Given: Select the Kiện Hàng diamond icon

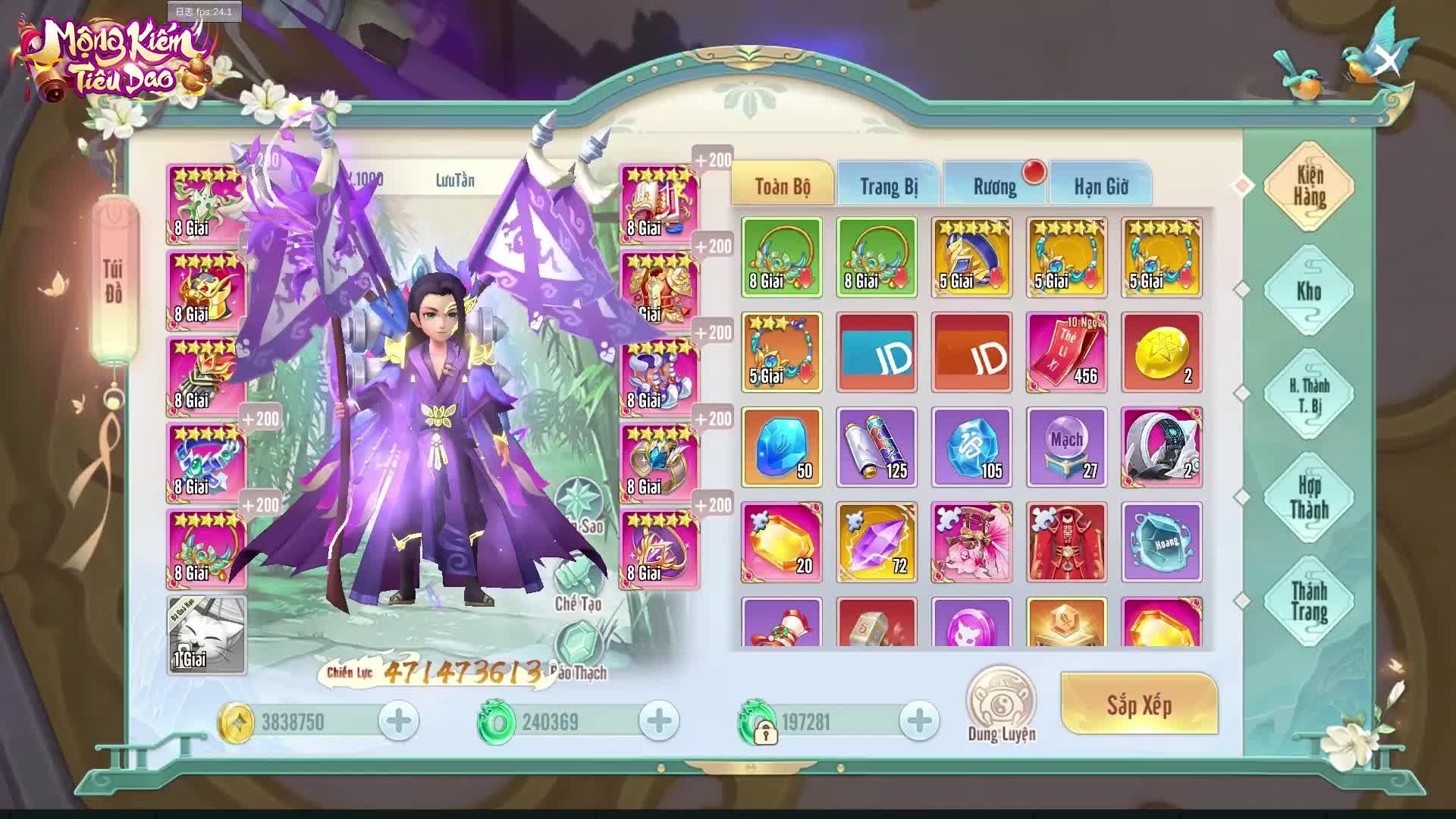Looking at the screenshot, I should pyautogui.click(x=1308, y=186).
